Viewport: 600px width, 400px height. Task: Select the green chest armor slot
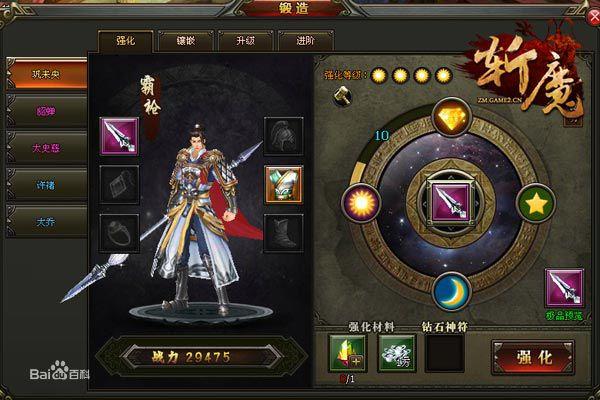[x=283, y=183]
